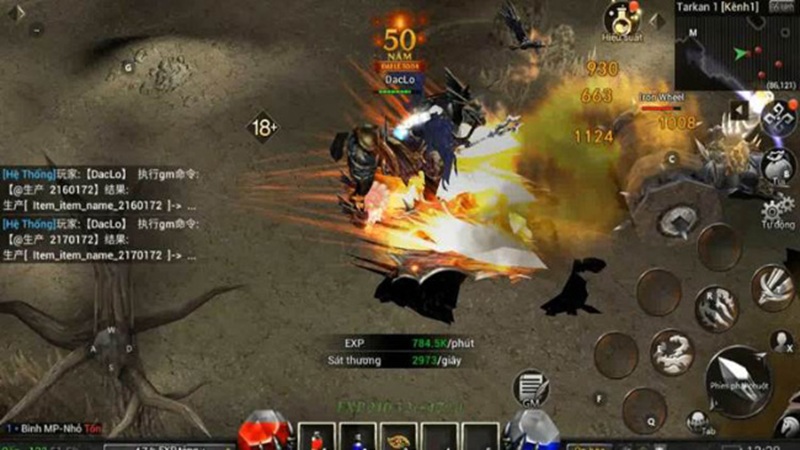
Task: Open the Hiệu suất potion icon
Action: point(621,18)
